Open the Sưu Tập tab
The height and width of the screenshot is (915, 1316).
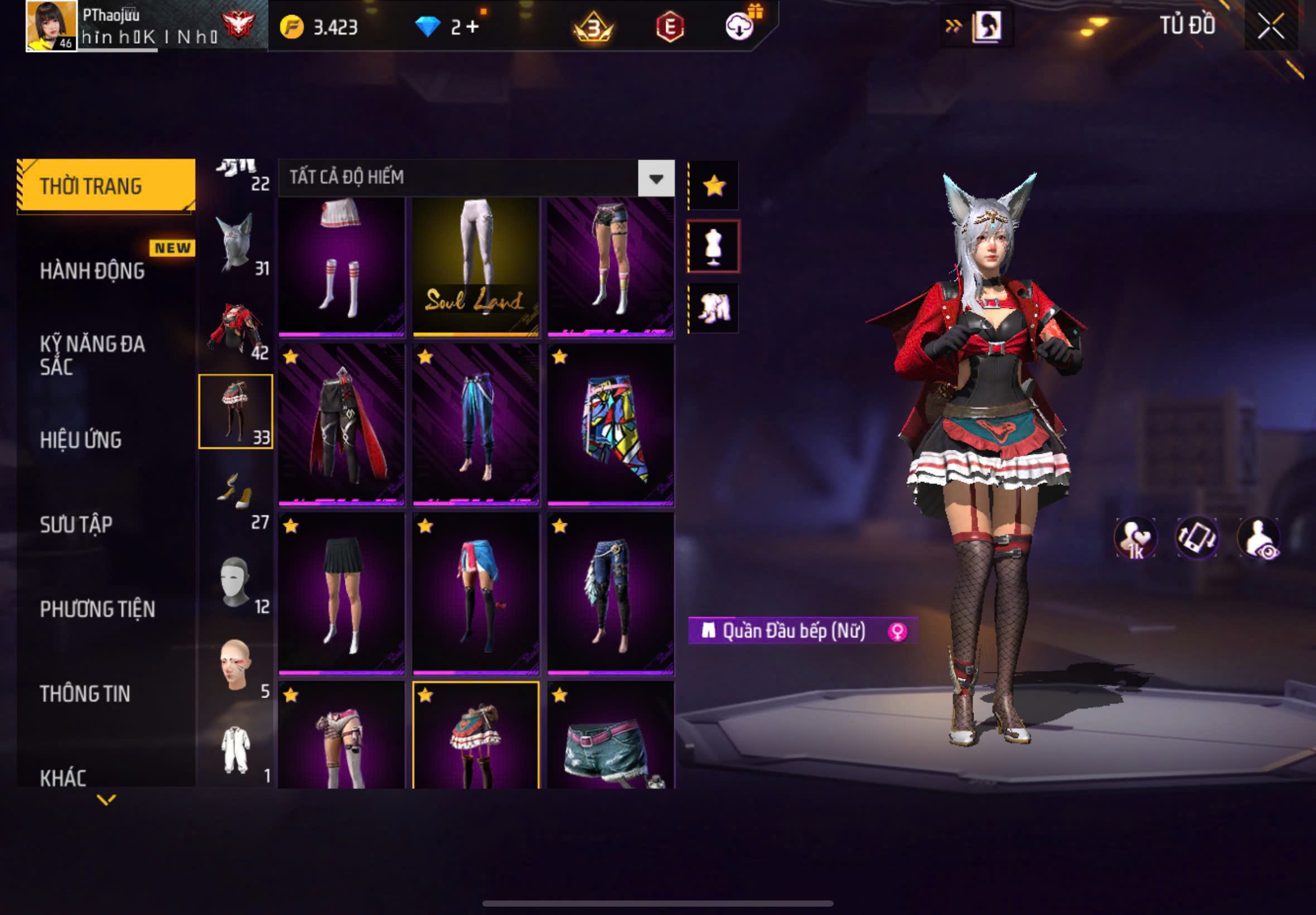pyautogui.click(x=76, y=524)
